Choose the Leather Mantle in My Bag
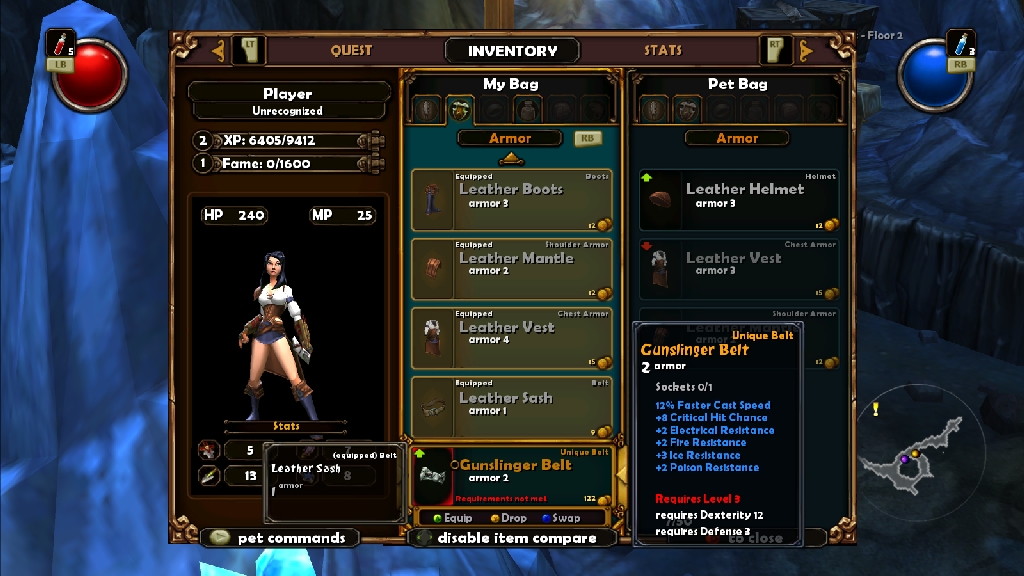The image size is (1024, 576). coord(511,269)
